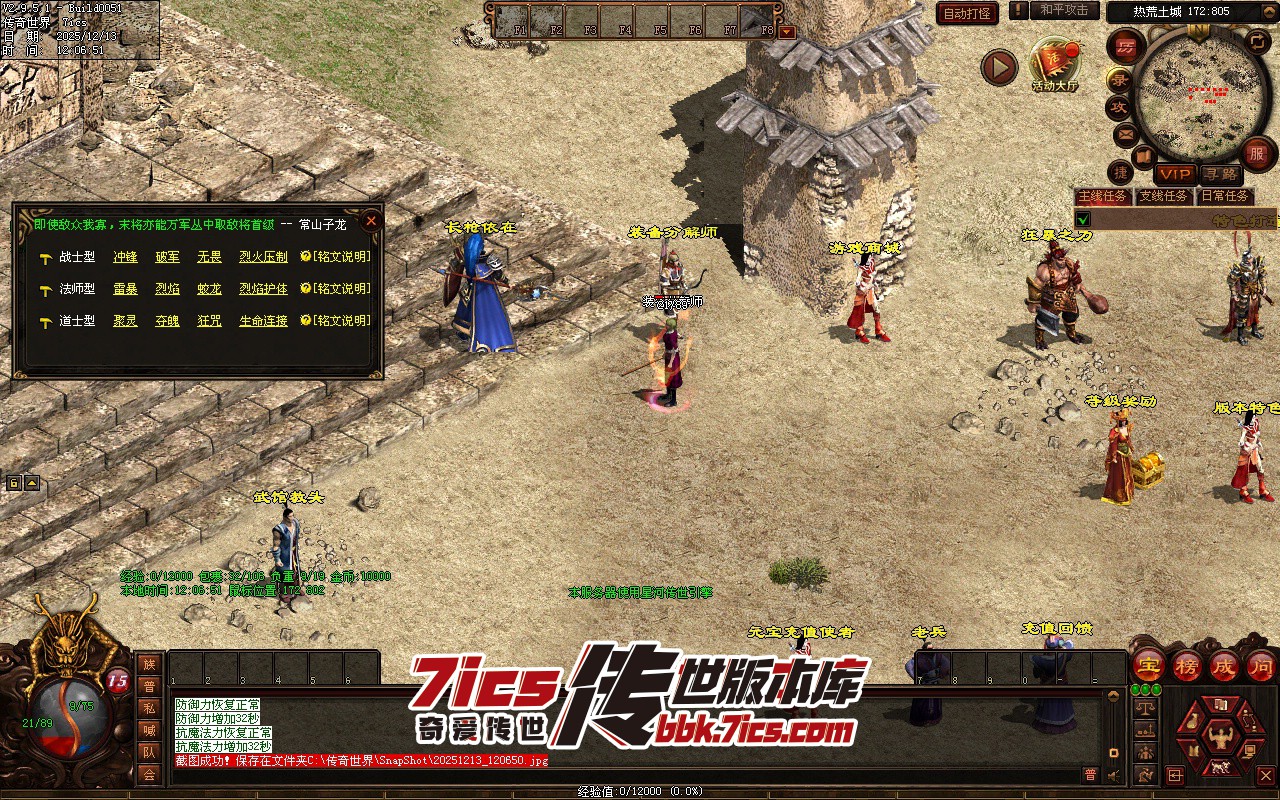This screenshot has height=800, width=1280.
Task: Open the character panel muscle-man icon
Action: 1220,737
